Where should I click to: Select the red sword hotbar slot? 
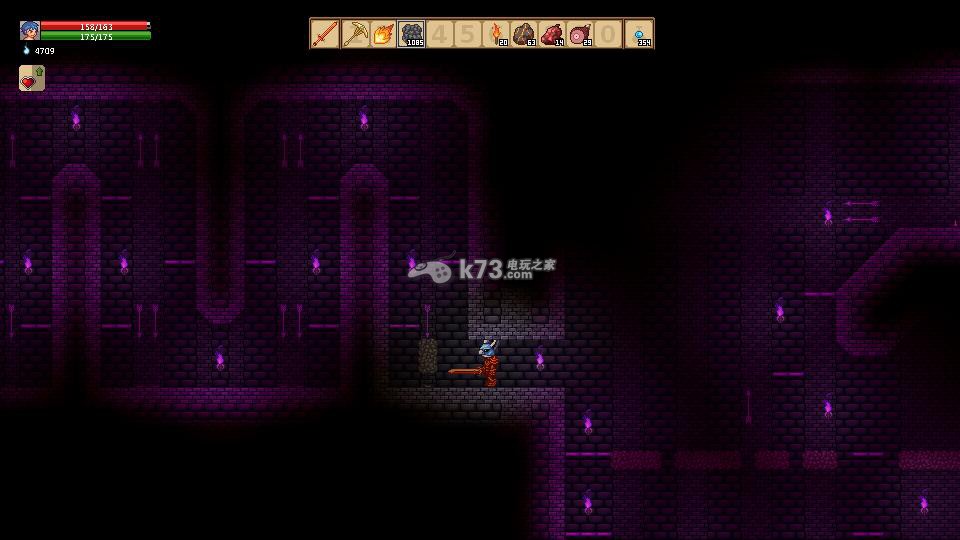click(325, 34)
